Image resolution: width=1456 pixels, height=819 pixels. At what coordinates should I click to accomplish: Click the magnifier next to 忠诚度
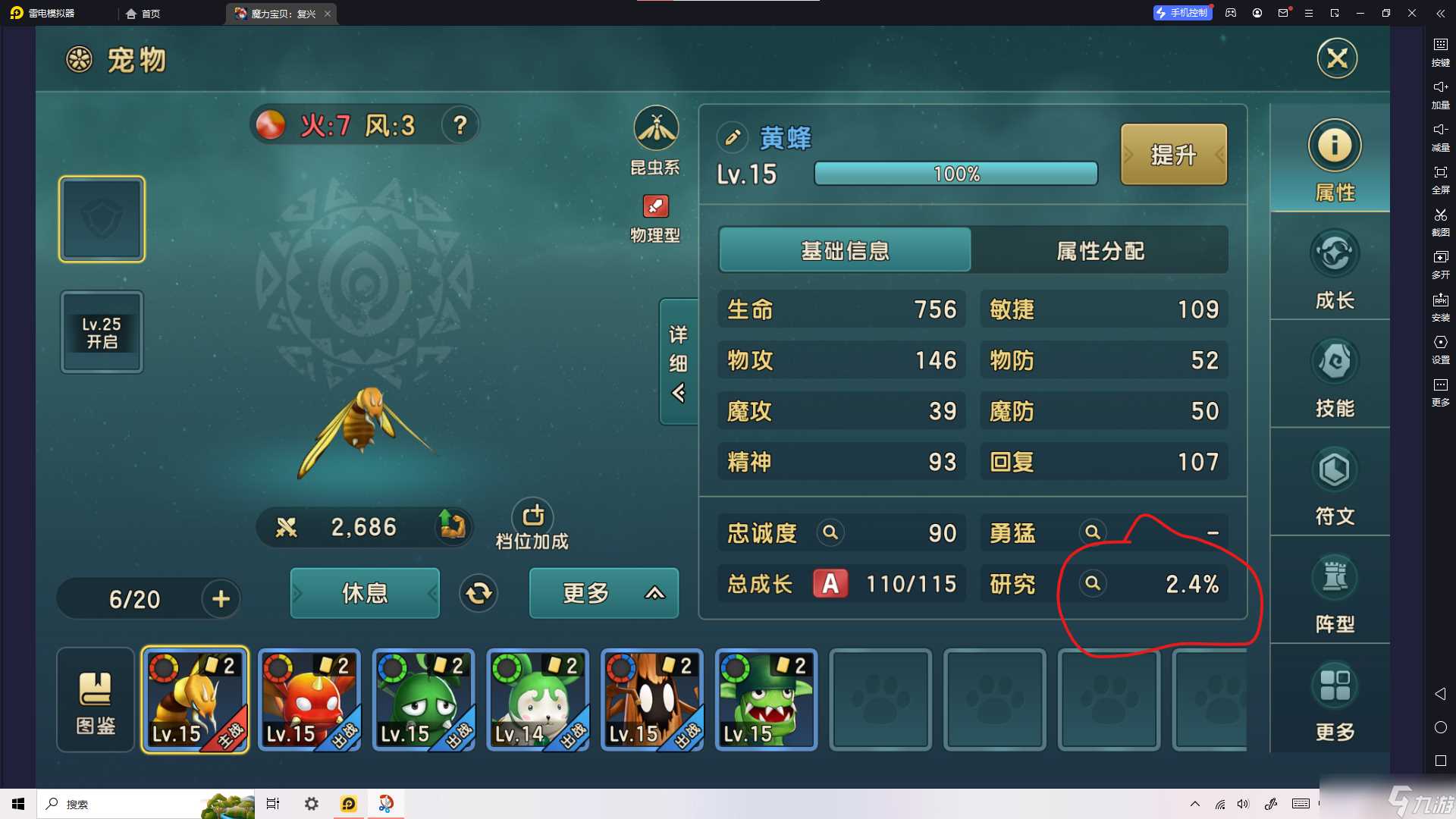coord(830,532)
